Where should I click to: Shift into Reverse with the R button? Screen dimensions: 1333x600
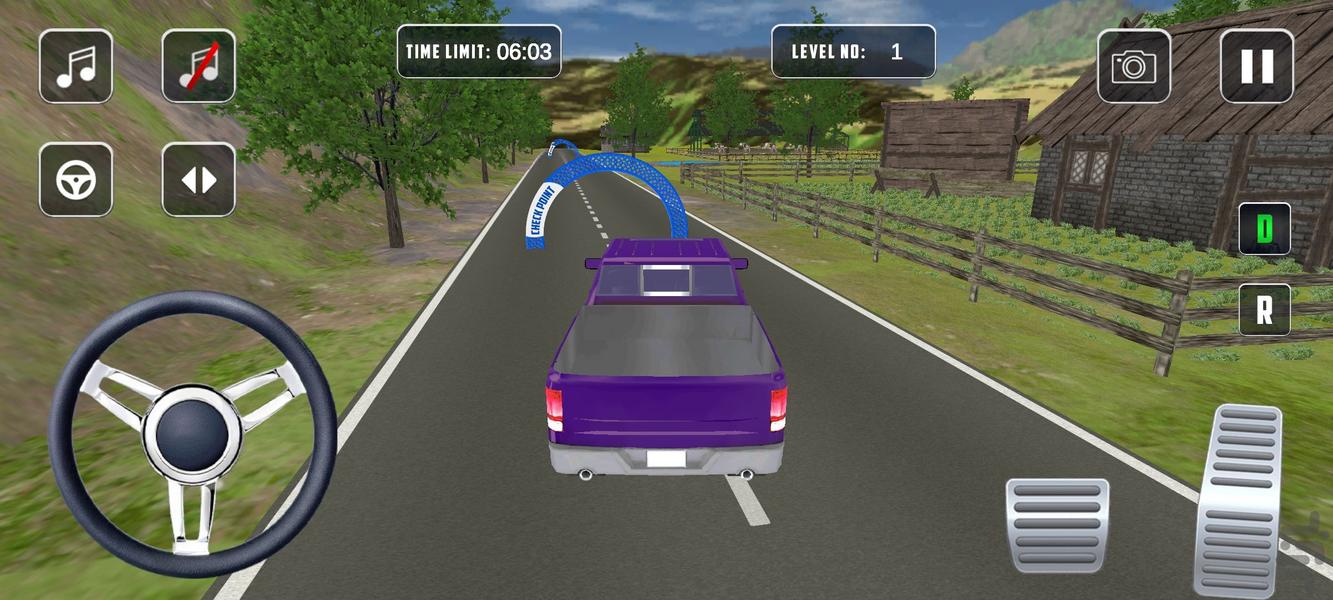tap(1264, 310)
